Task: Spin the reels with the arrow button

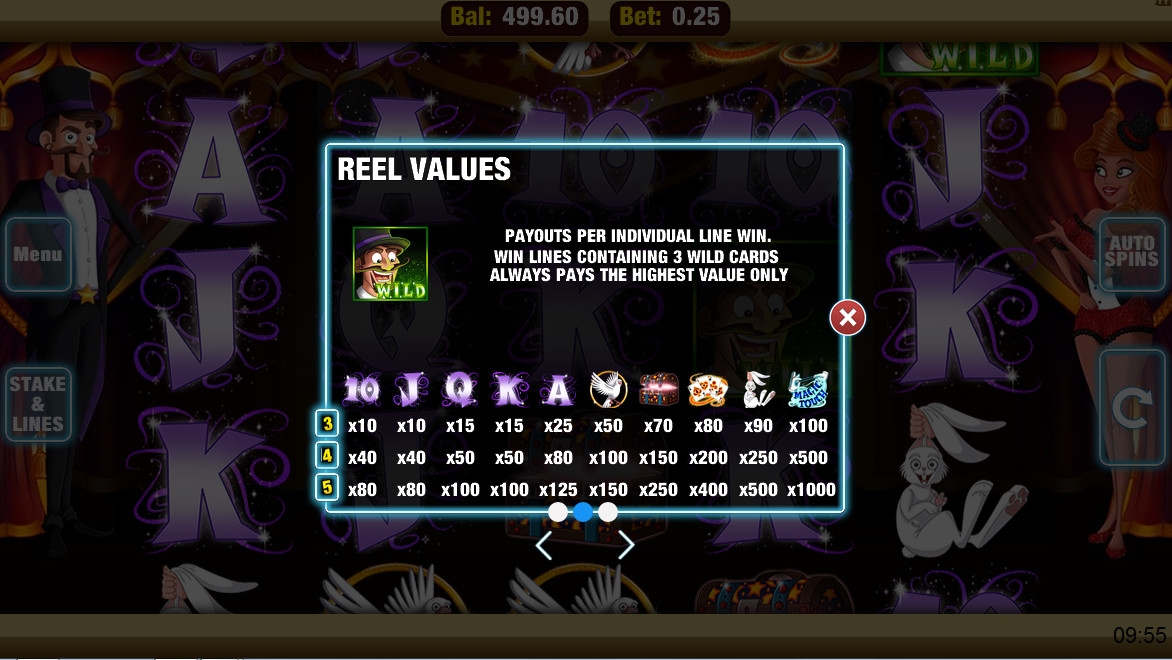Action: (1131, 407)
